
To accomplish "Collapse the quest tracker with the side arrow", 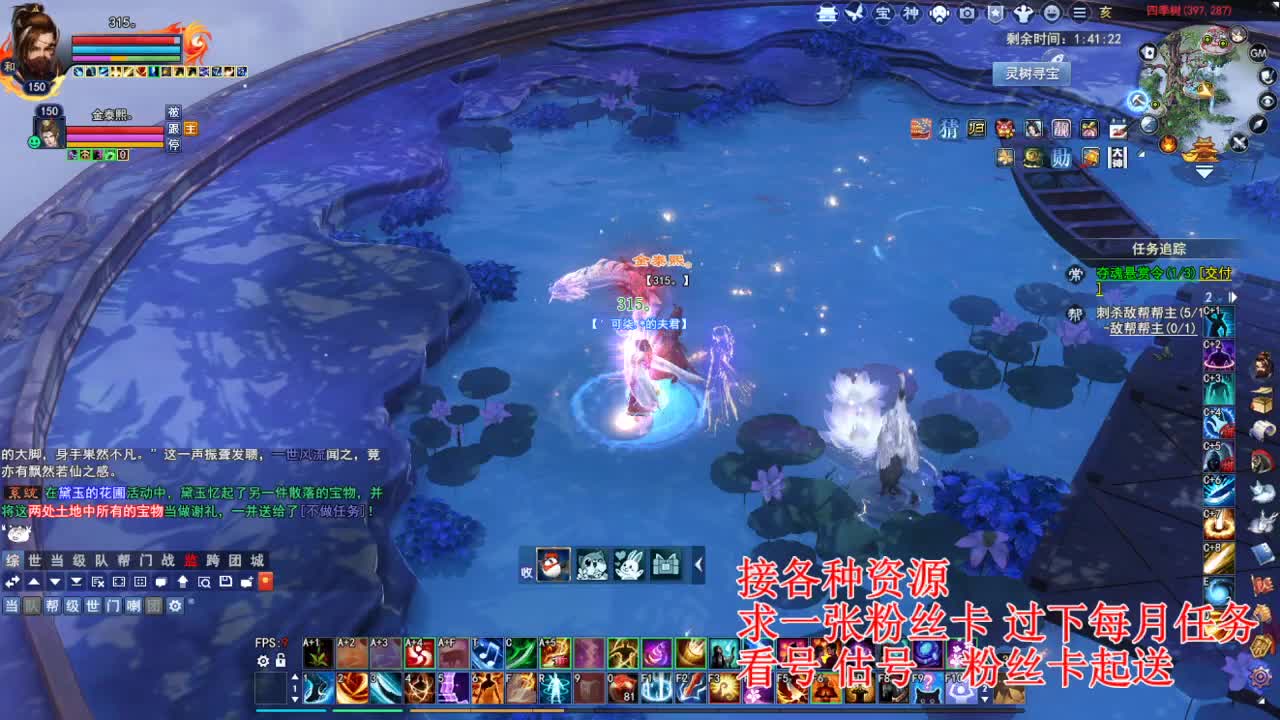I will click(1234, 296).
